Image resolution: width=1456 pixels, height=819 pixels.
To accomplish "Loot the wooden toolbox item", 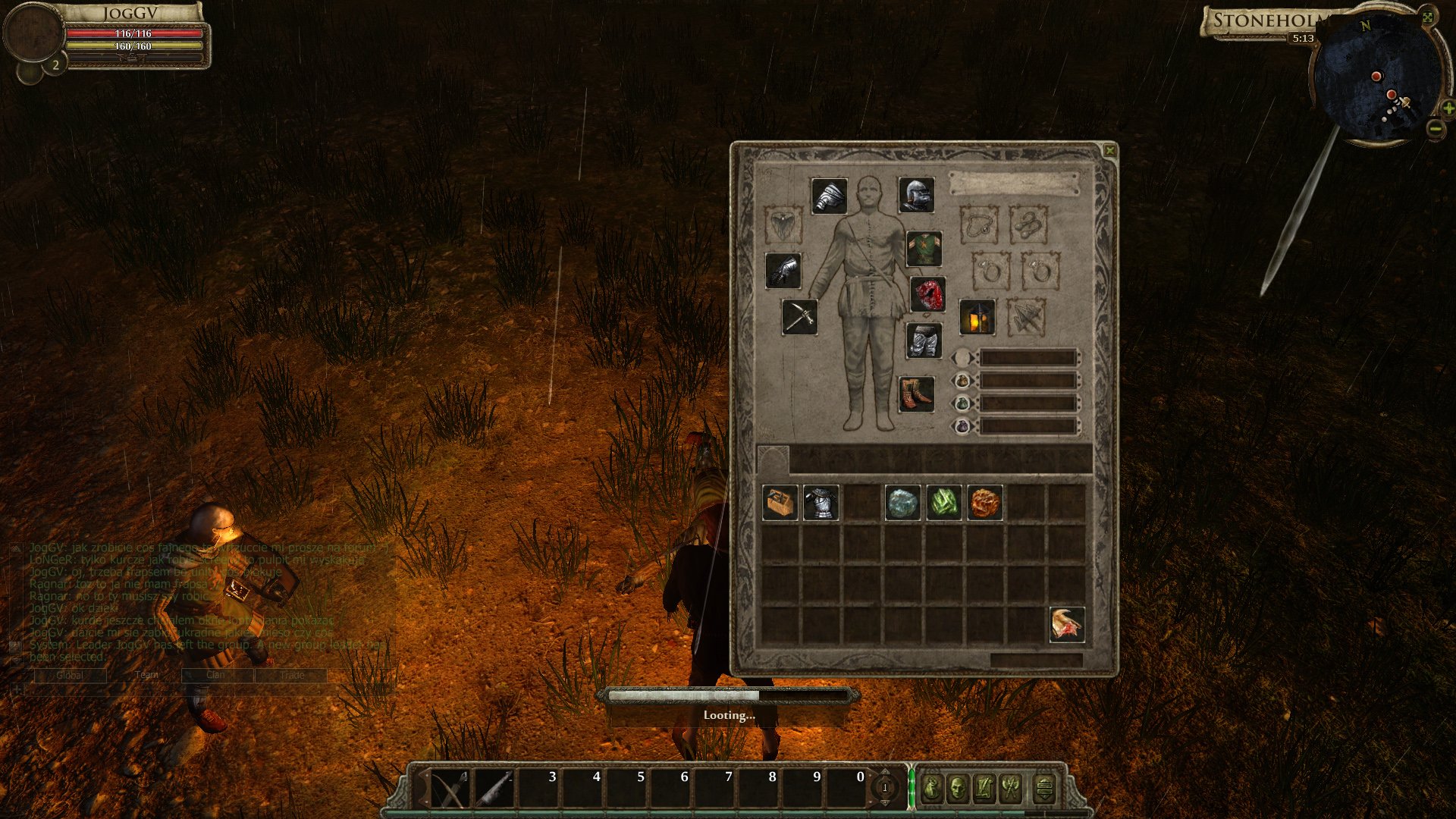I will [780, 503].
